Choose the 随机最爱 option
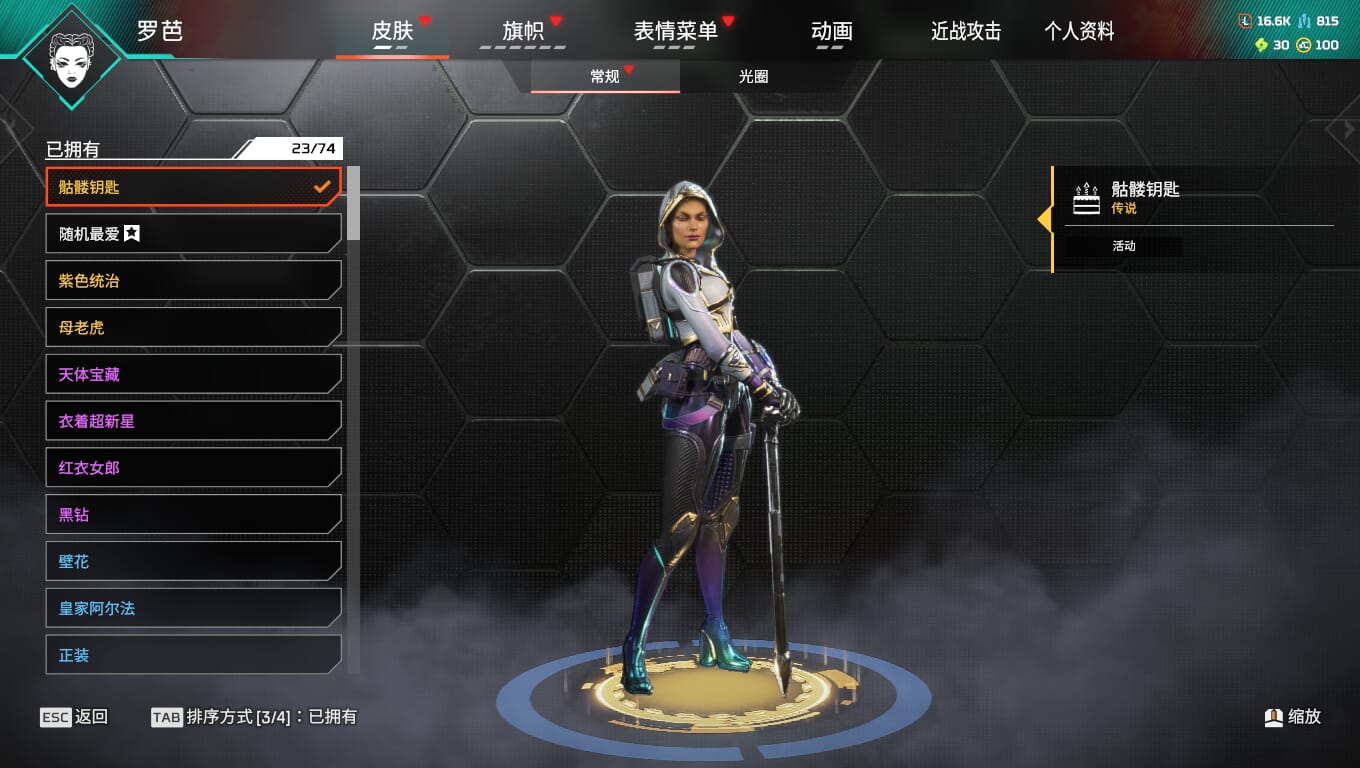 pyautogui.click(x=193, y=234)
